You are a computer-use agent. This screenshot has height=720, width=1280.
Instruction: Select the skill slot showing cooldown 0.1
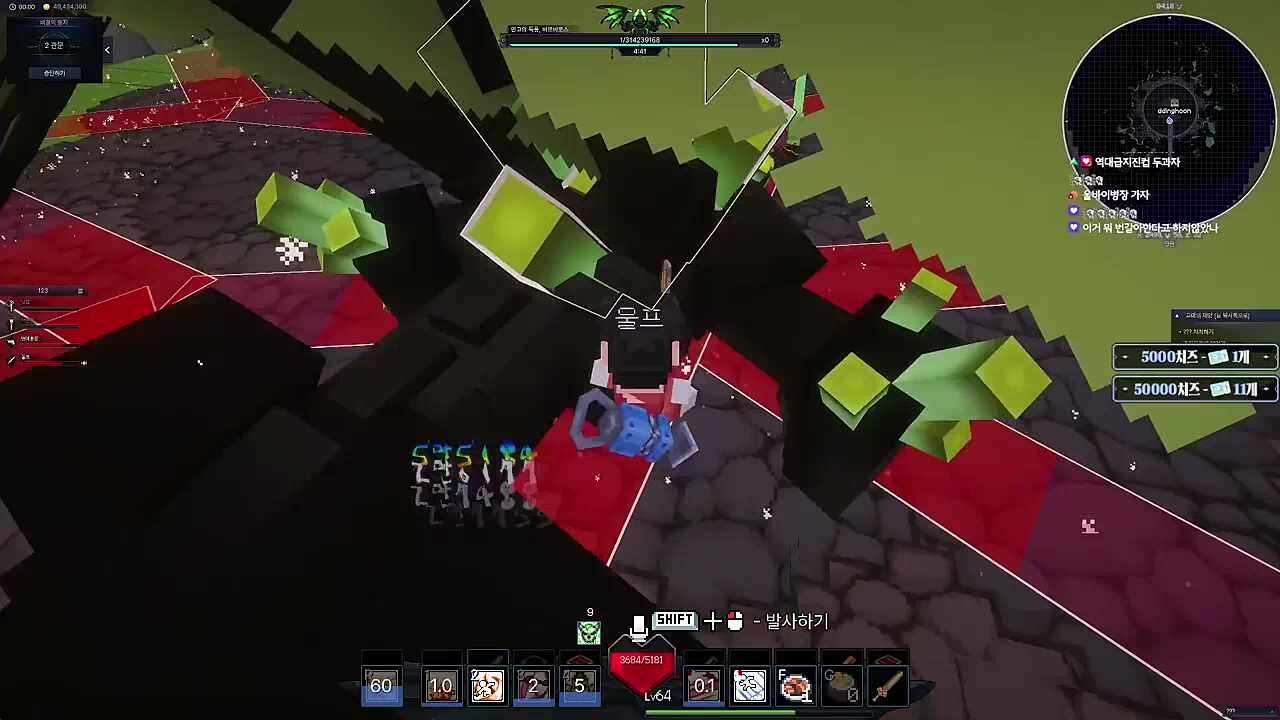click(x=704, y=686)
